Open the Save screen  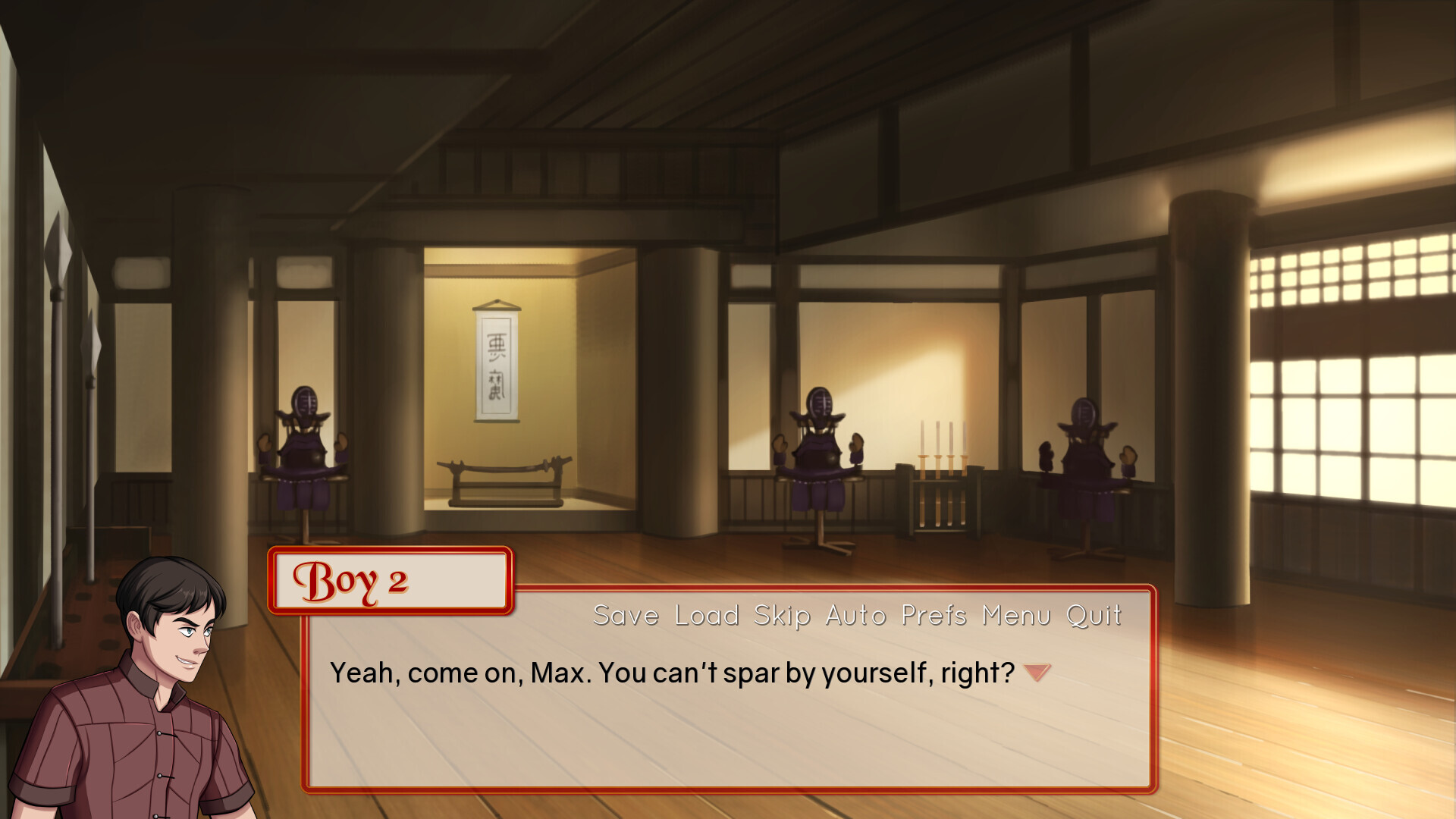coord(626,616)
